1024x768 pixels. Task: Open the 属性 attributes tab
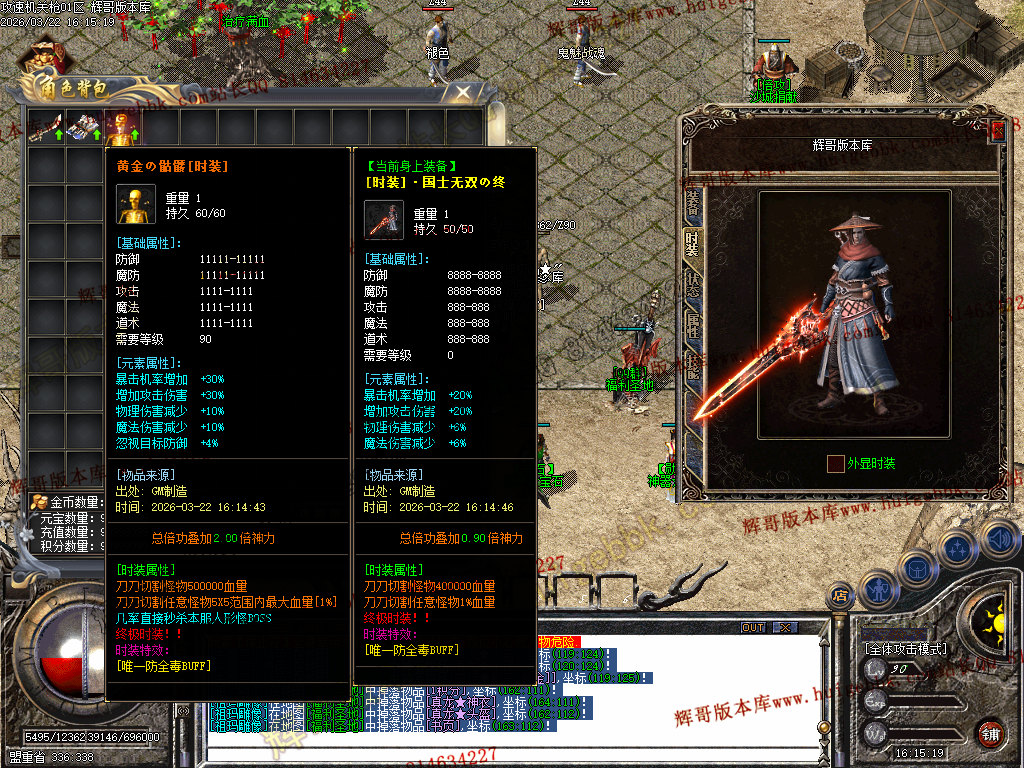(x=692, y=325)
